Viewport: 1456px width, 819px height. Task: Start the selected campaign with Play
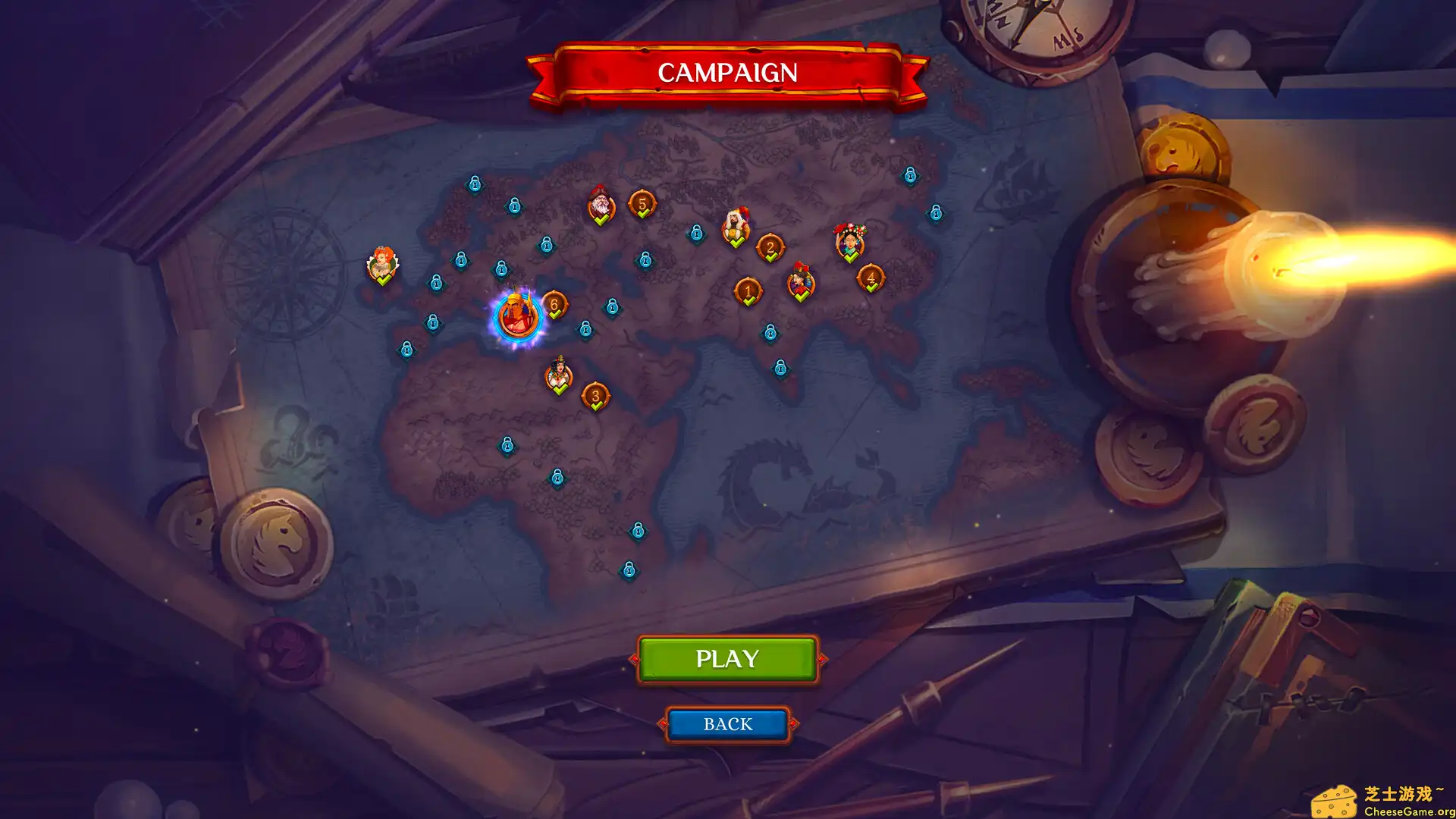point(727,658)
